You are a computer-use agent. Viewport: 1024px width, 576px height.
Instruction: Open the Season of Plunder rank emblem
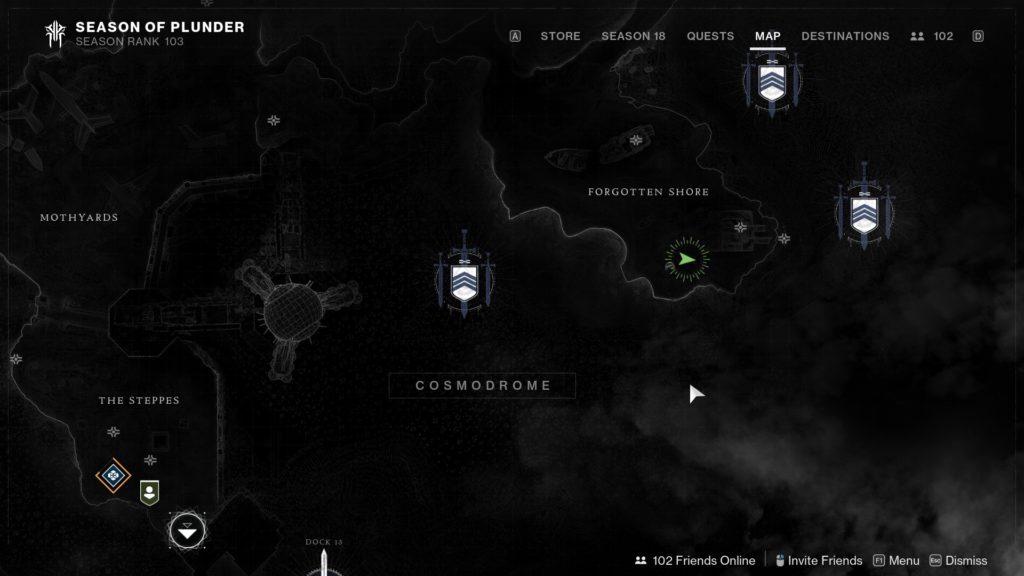pyautogui.click(x=54, y=34)
